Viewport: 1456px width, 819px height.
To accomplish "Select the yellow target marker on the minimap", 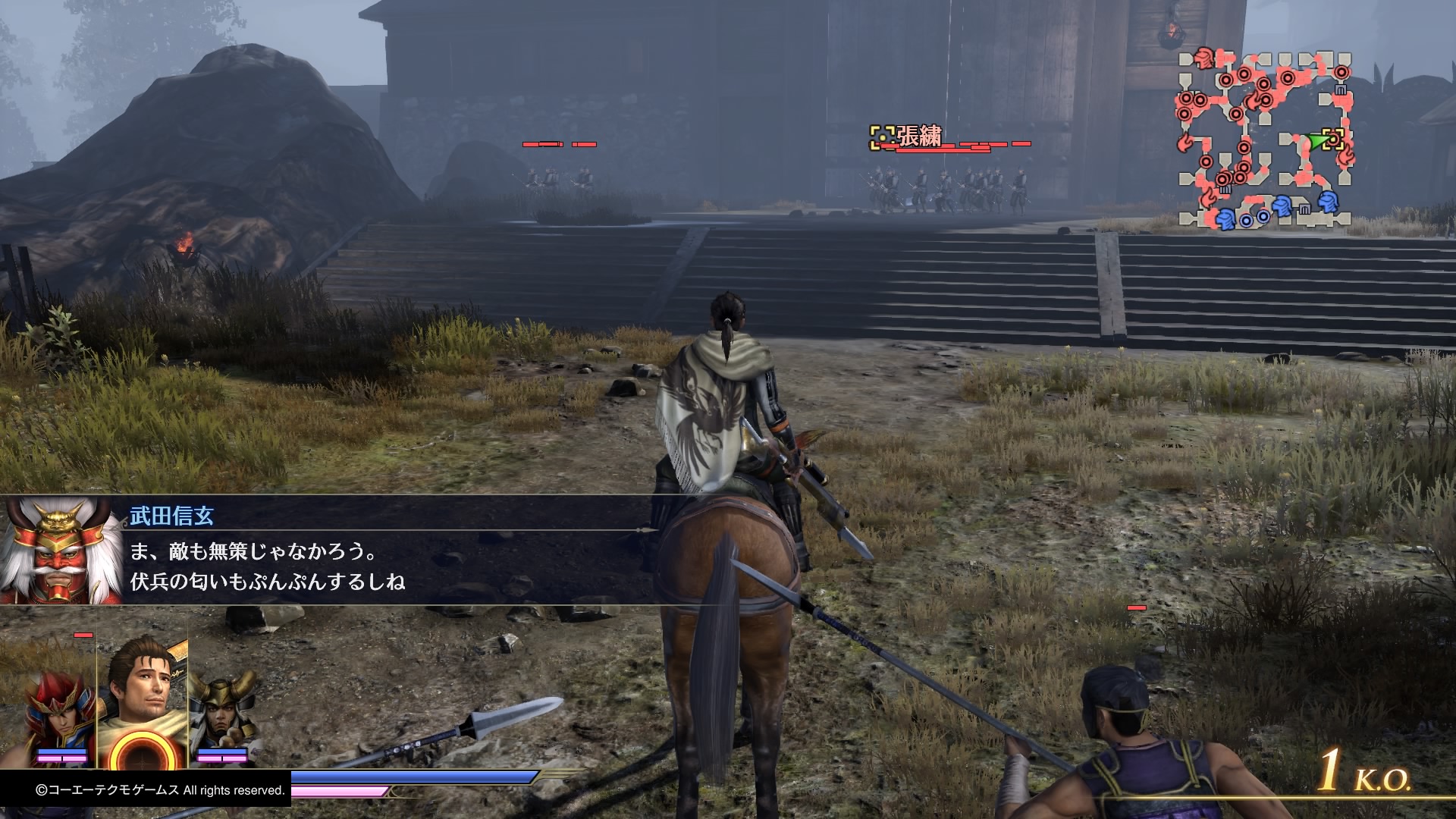I will 1334,140.
